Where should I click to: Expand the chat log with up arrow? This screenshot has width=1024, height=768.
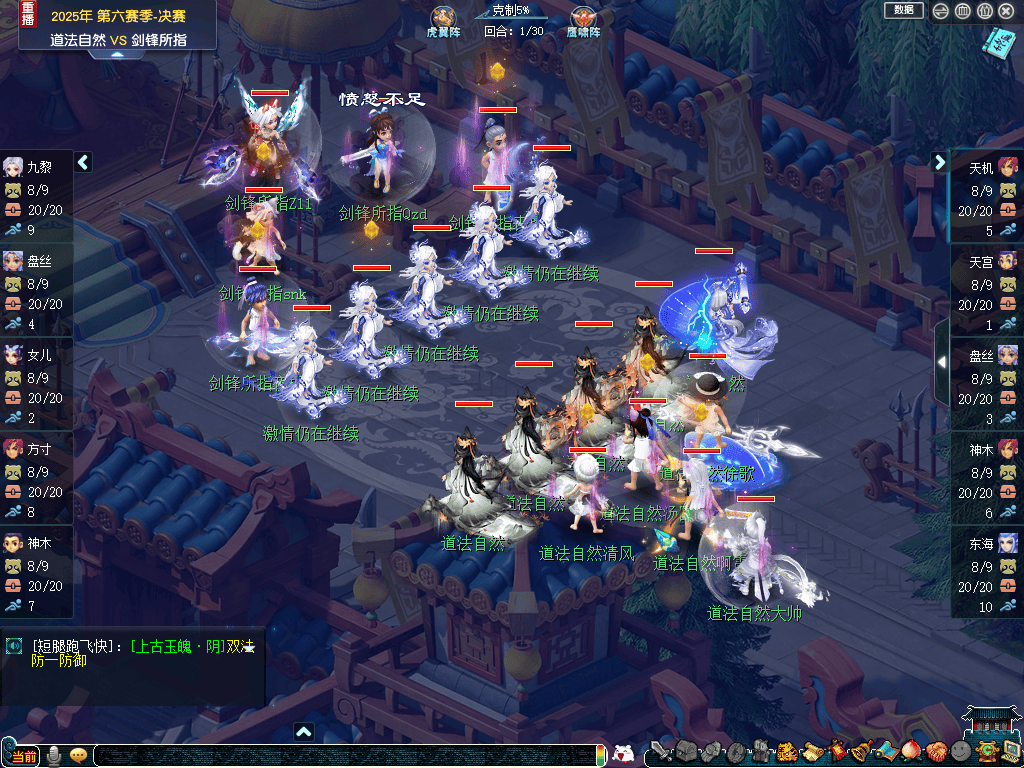(304, 731)
